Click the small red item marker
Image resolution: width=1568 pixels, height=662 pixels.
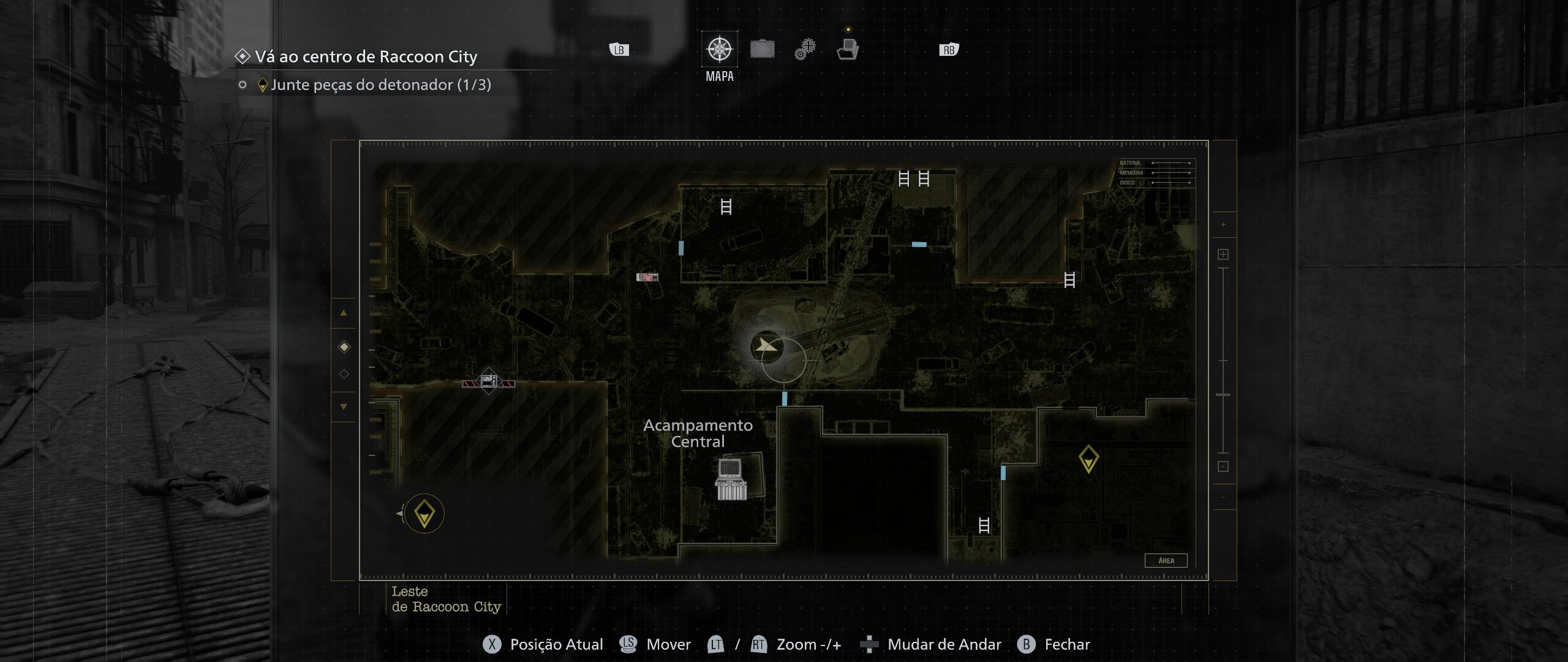pyautogui.click(x=647, y=277)
